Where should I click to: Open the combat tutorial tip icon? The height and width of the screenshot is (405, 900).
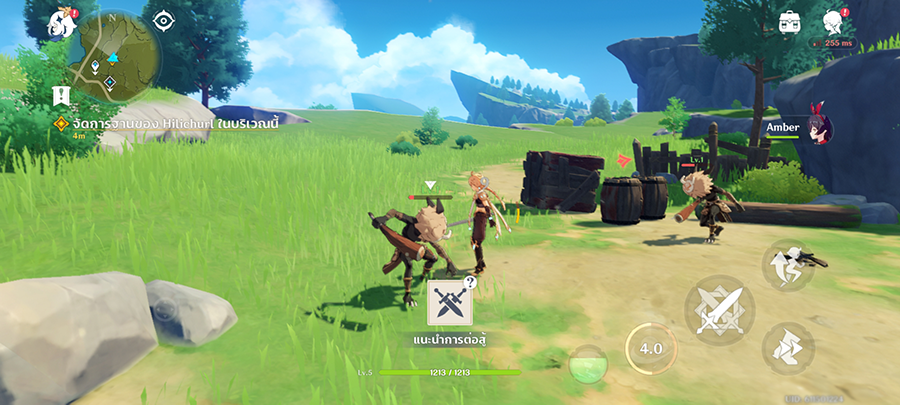coord(449,303)
